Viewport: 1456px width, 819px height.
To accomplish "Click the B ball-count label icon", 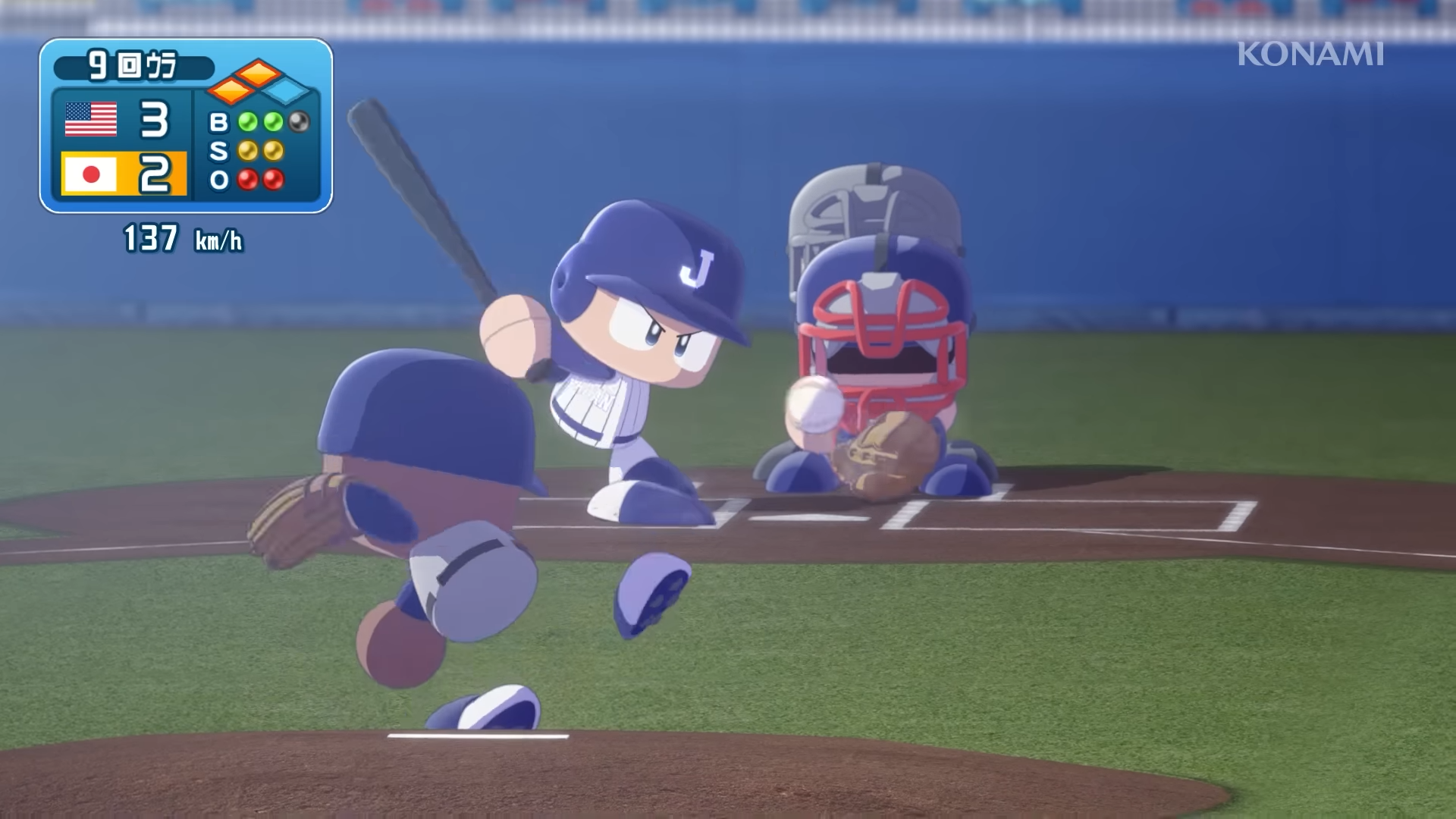I will pos(221,120).
